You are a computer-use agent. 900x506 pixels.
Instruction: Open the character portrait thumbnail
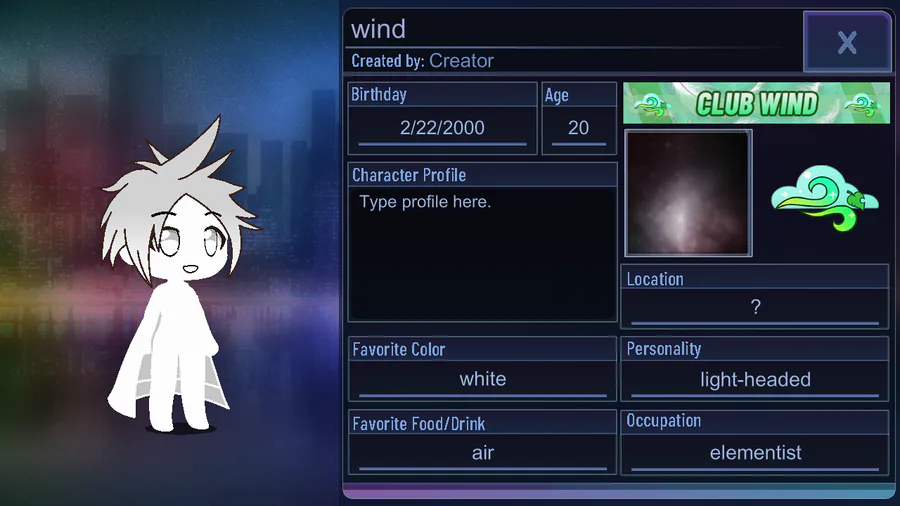(688, 193)
